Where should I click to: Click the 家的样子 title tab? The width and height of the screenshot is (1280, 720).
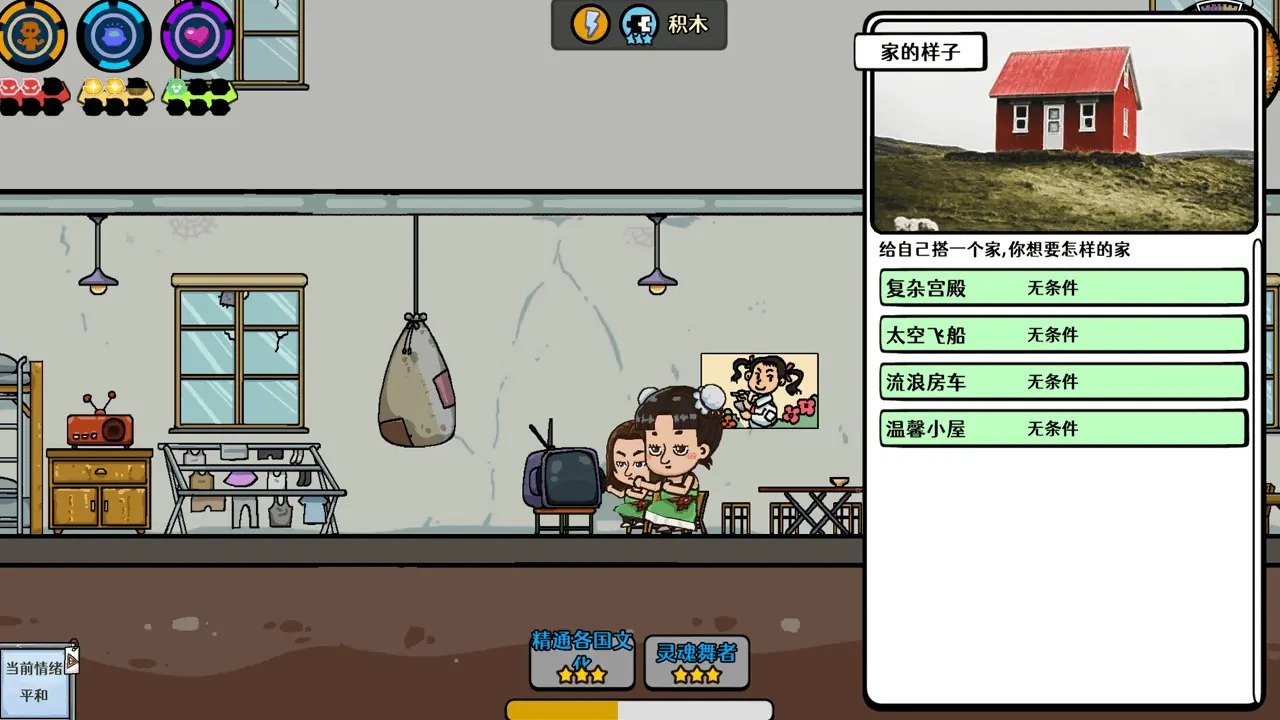pos(919,51)
